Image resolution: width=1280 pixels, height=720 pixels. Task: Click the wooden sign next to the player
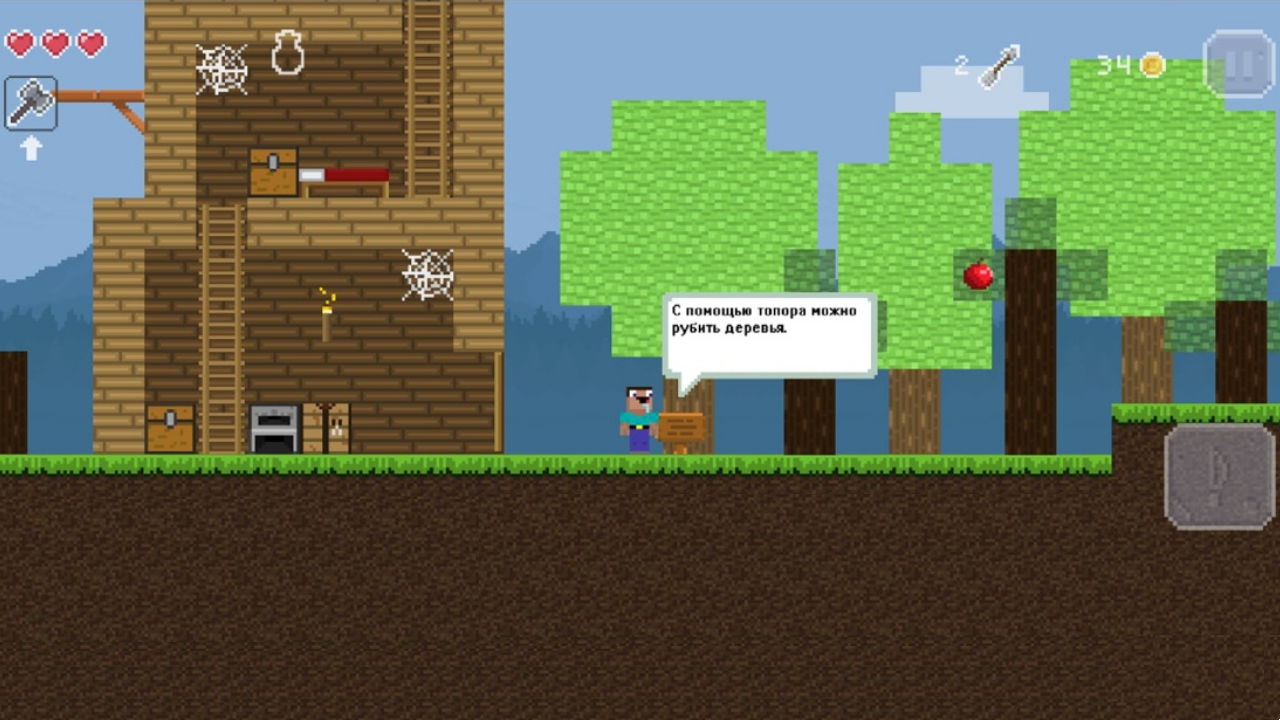[682, 424]
